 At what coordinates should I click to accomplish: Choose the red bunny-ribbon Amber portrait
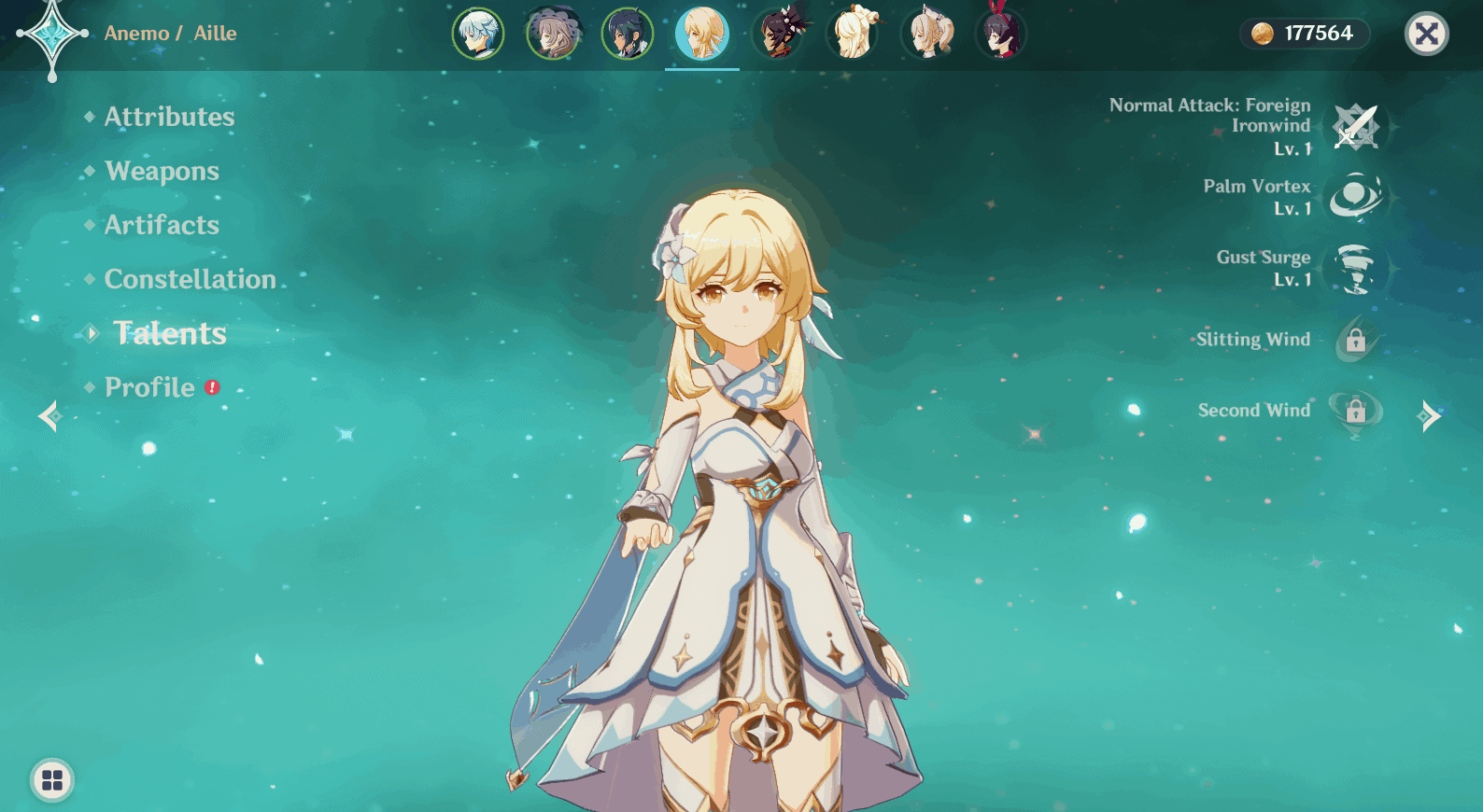pyautogui.click(x=1000, y=34)
